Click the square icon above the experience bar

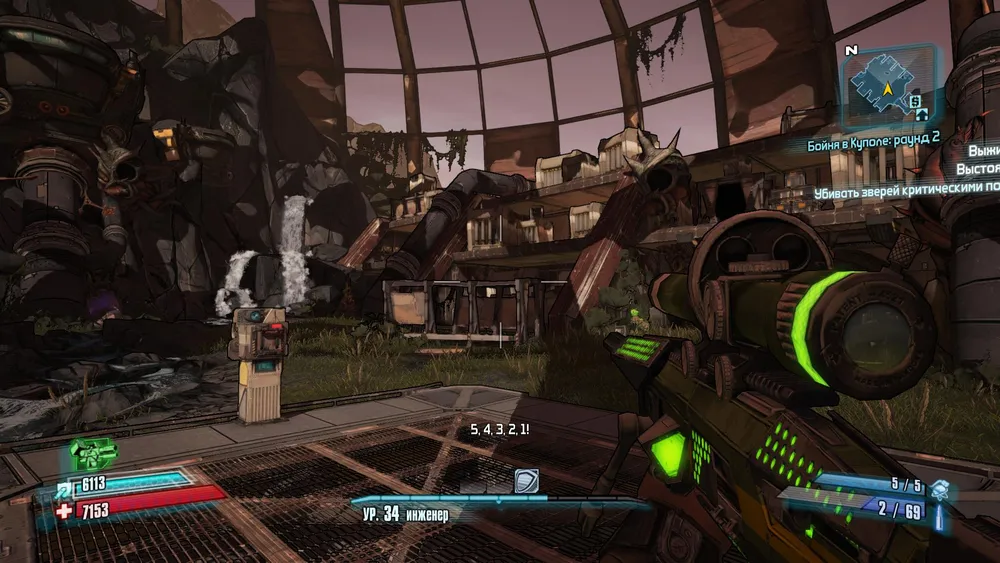point(526,481)
